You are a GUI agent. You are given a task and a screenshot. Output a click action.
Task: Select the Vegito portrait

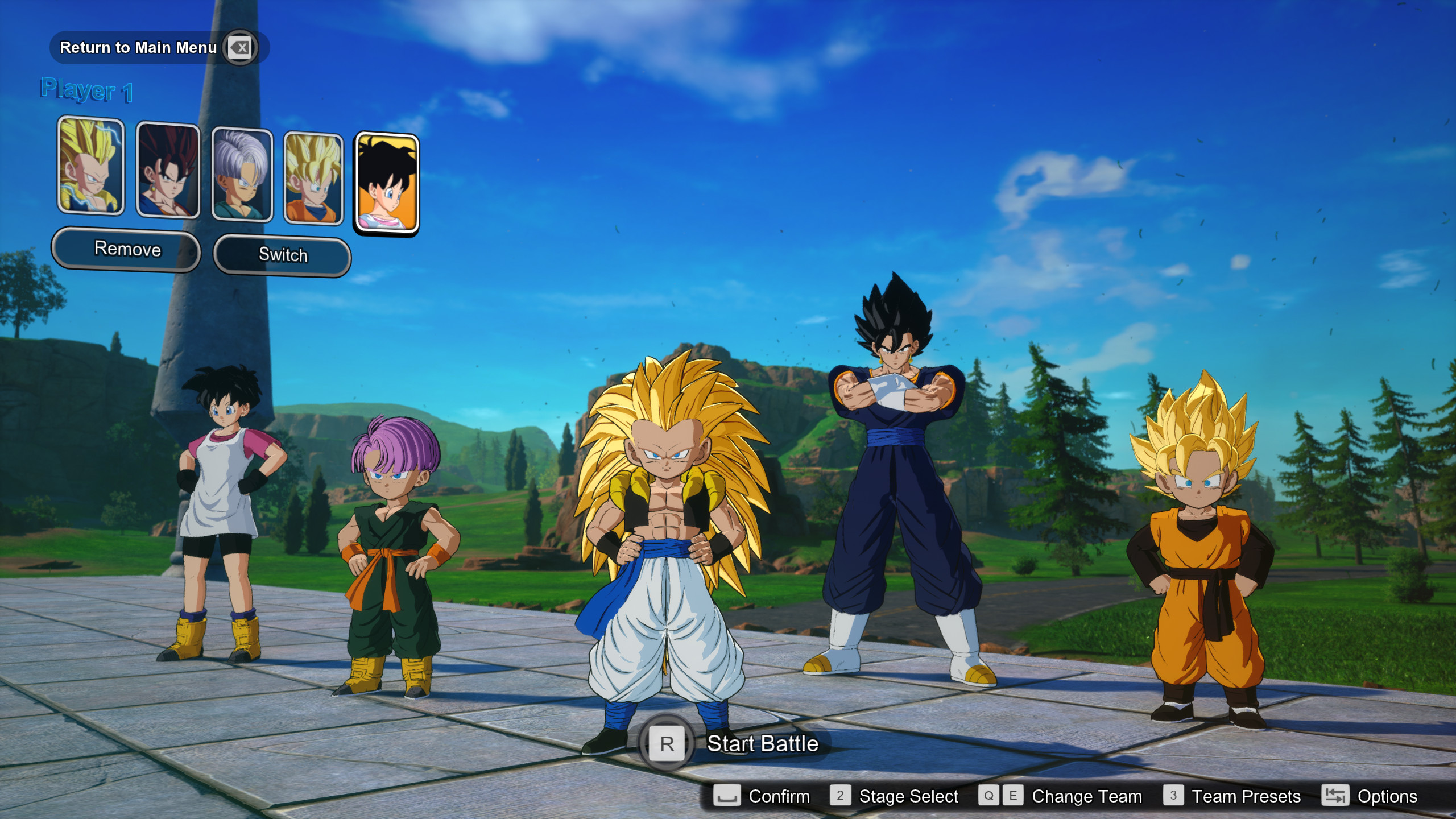tap(168, 171)
